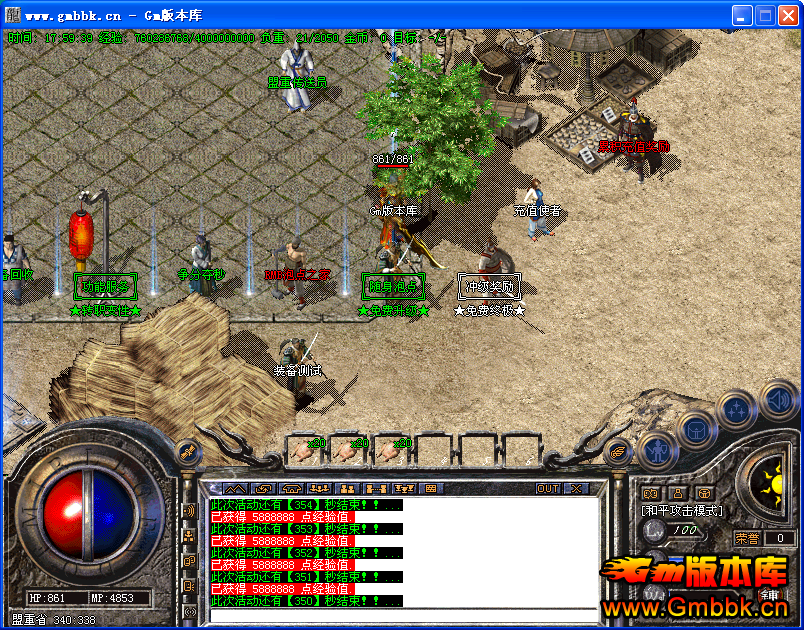Open the skills sparkle round button
Viewport: 804px width, 630px height.
click(x=736, y=408)
